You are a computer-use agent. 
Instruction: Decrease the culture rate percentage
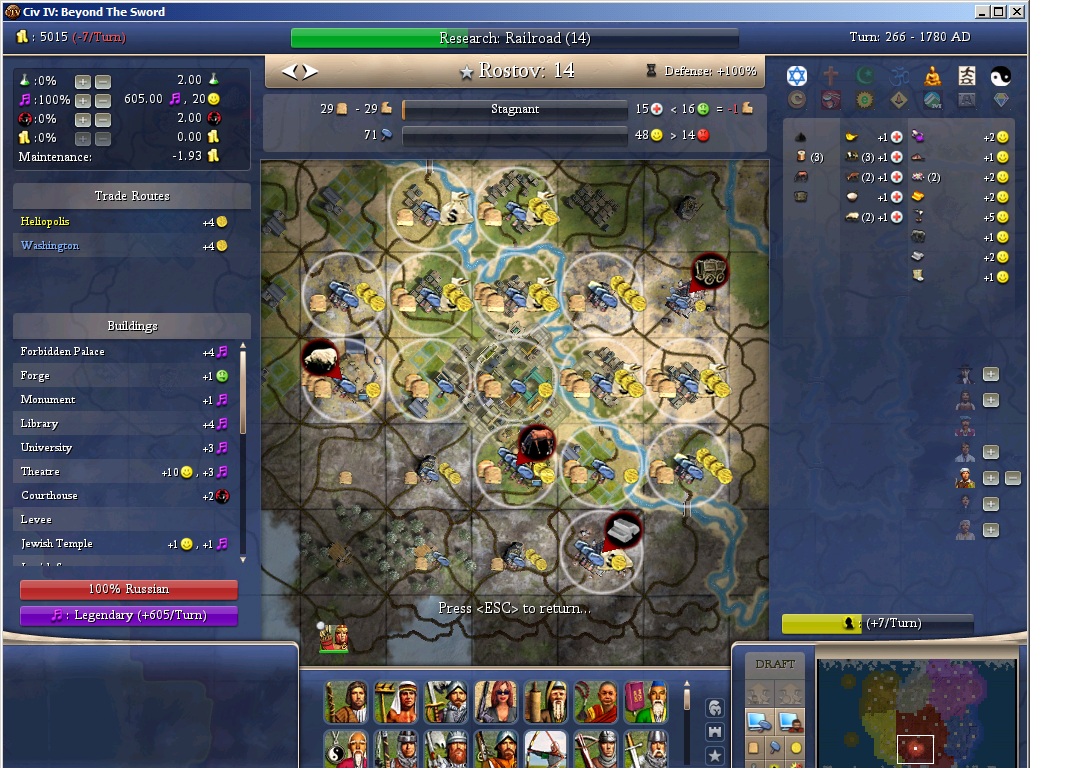[x=103, y=100]
